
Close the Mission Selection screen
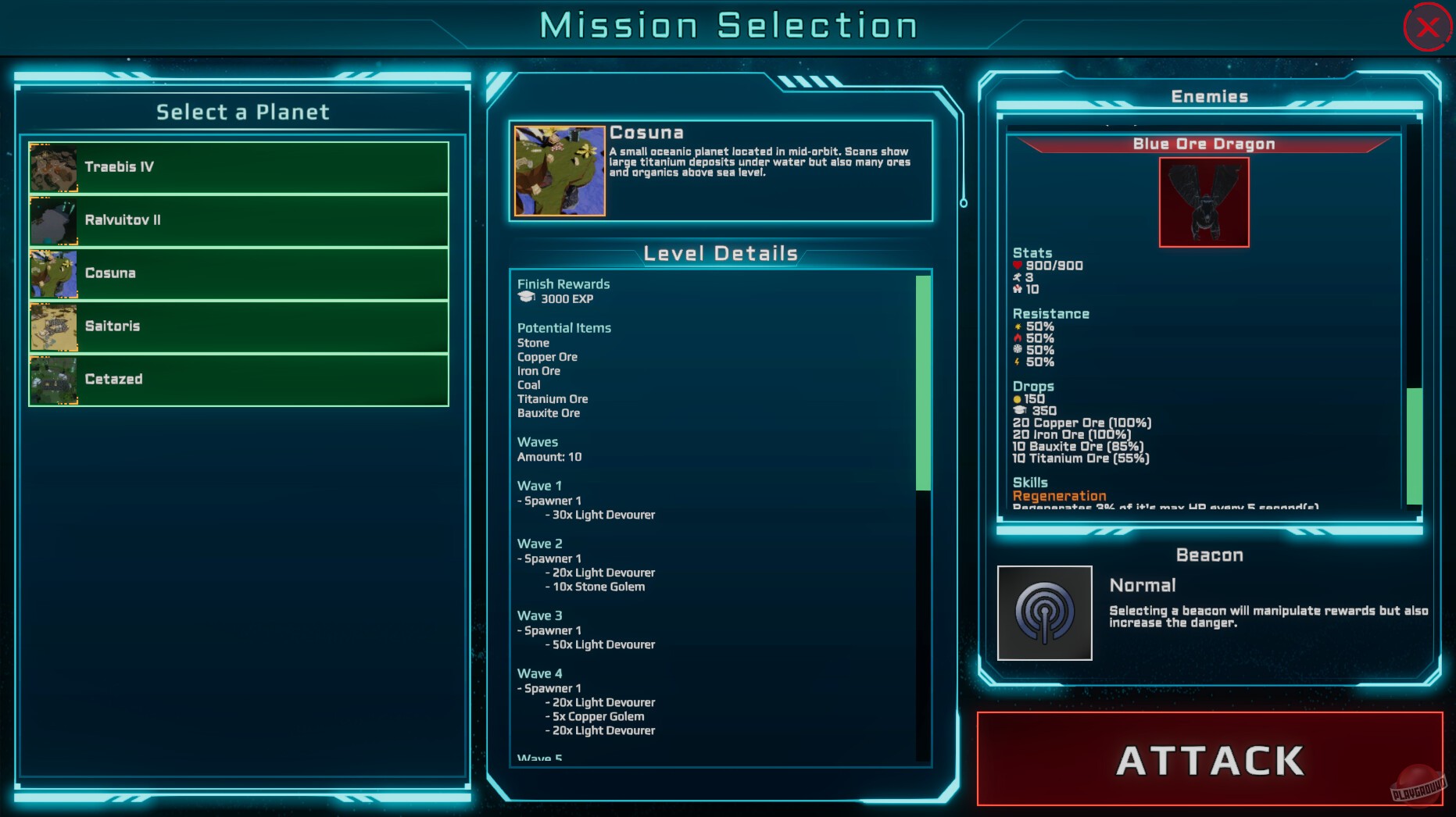(x=1428, y=27)
